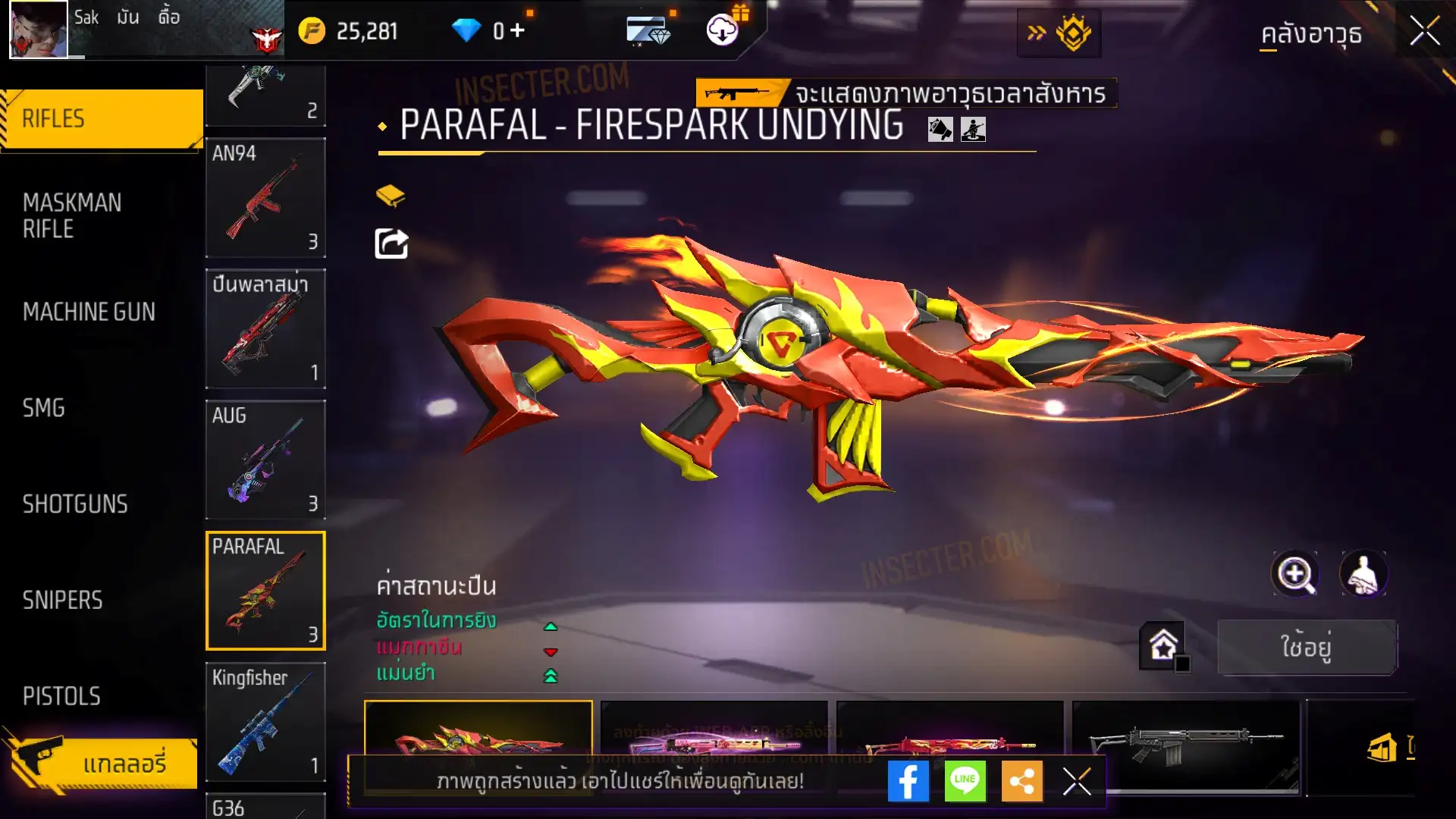Viewport: 1456px width, 819px height.
Task: Select the AN94 weapon slot
Action: click(x=265, y=197)
